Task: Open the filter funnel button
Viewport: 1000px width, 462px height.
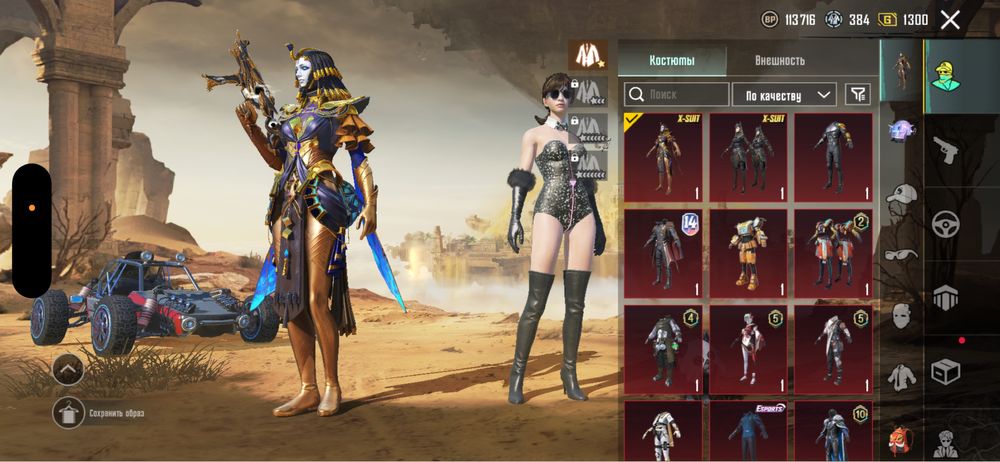Action: coord(858,94)
